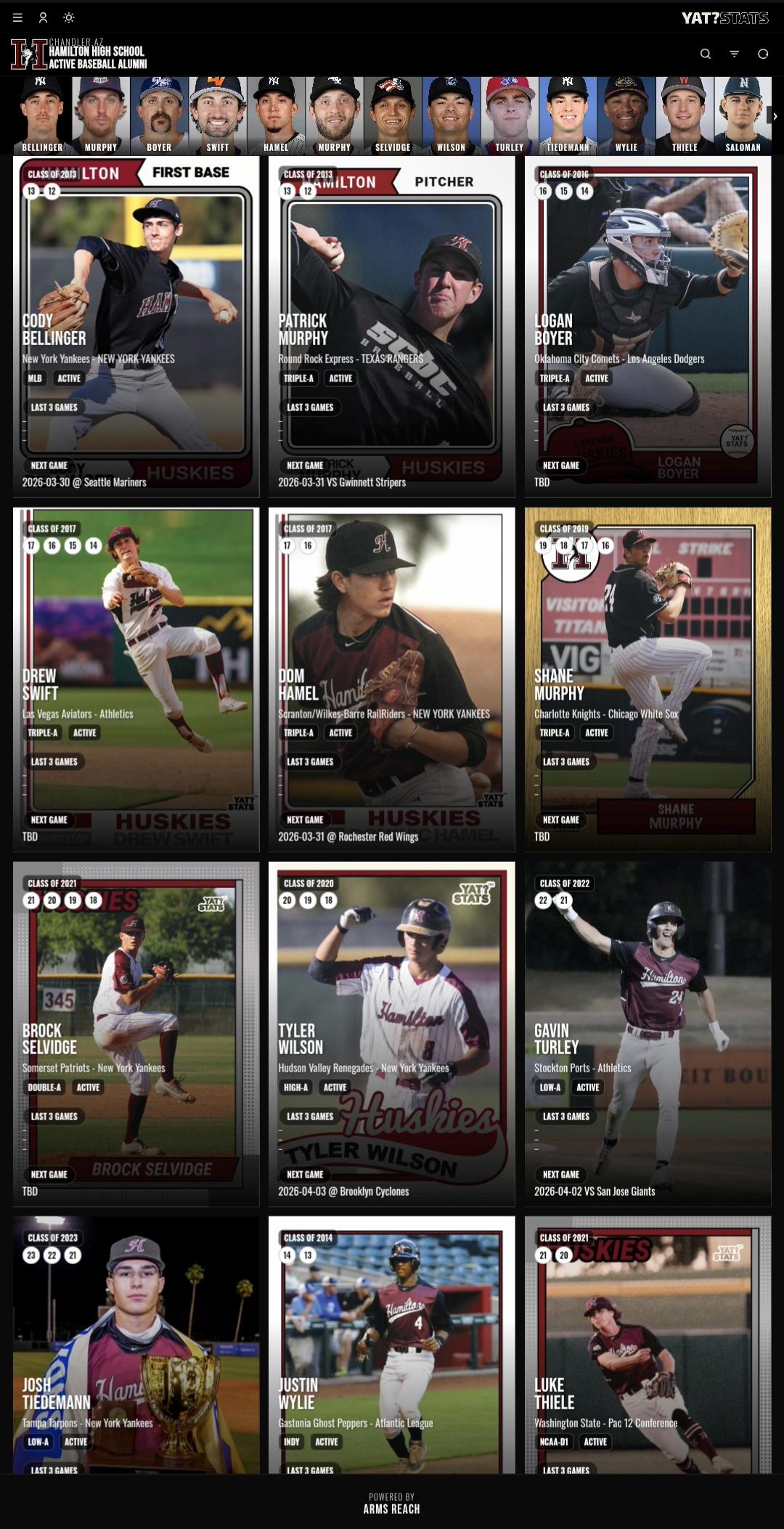This screenshot has width=784, height=1529.
Task: Toggle the light/dark theme sun icon
Action: [x=68, y=17]
